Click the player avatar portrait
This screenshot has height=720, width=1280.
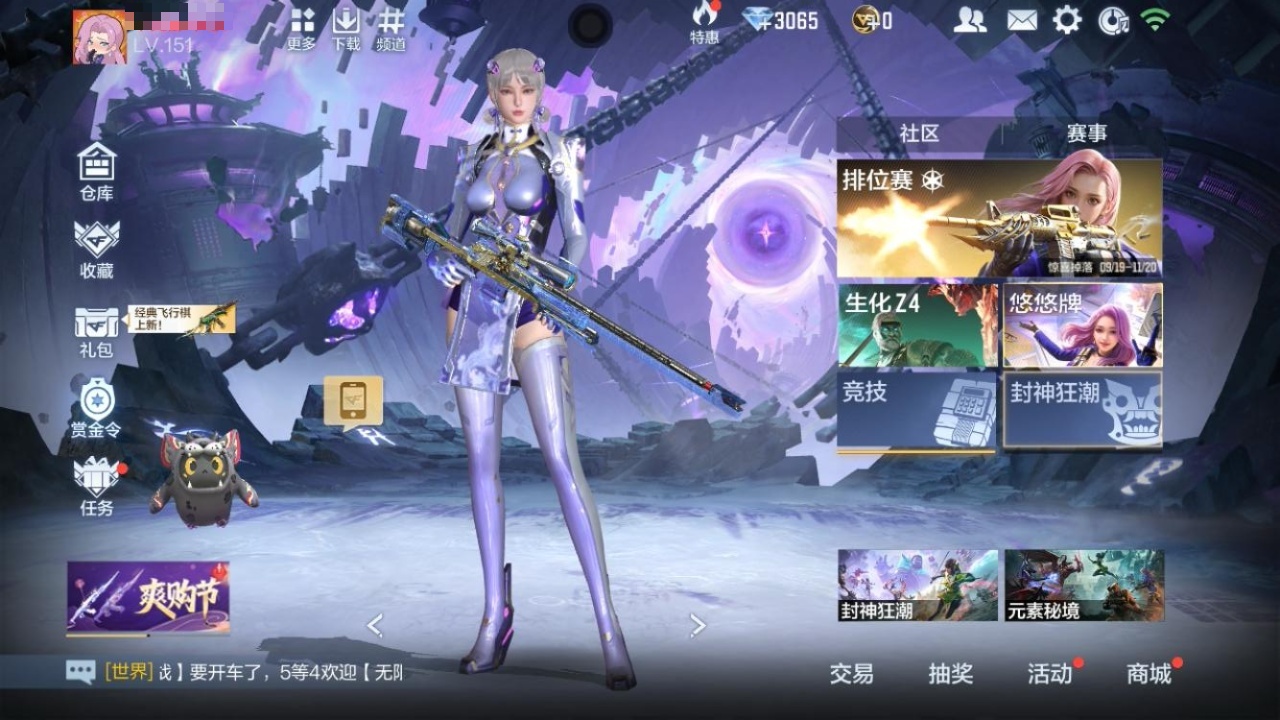pos(100,38)
